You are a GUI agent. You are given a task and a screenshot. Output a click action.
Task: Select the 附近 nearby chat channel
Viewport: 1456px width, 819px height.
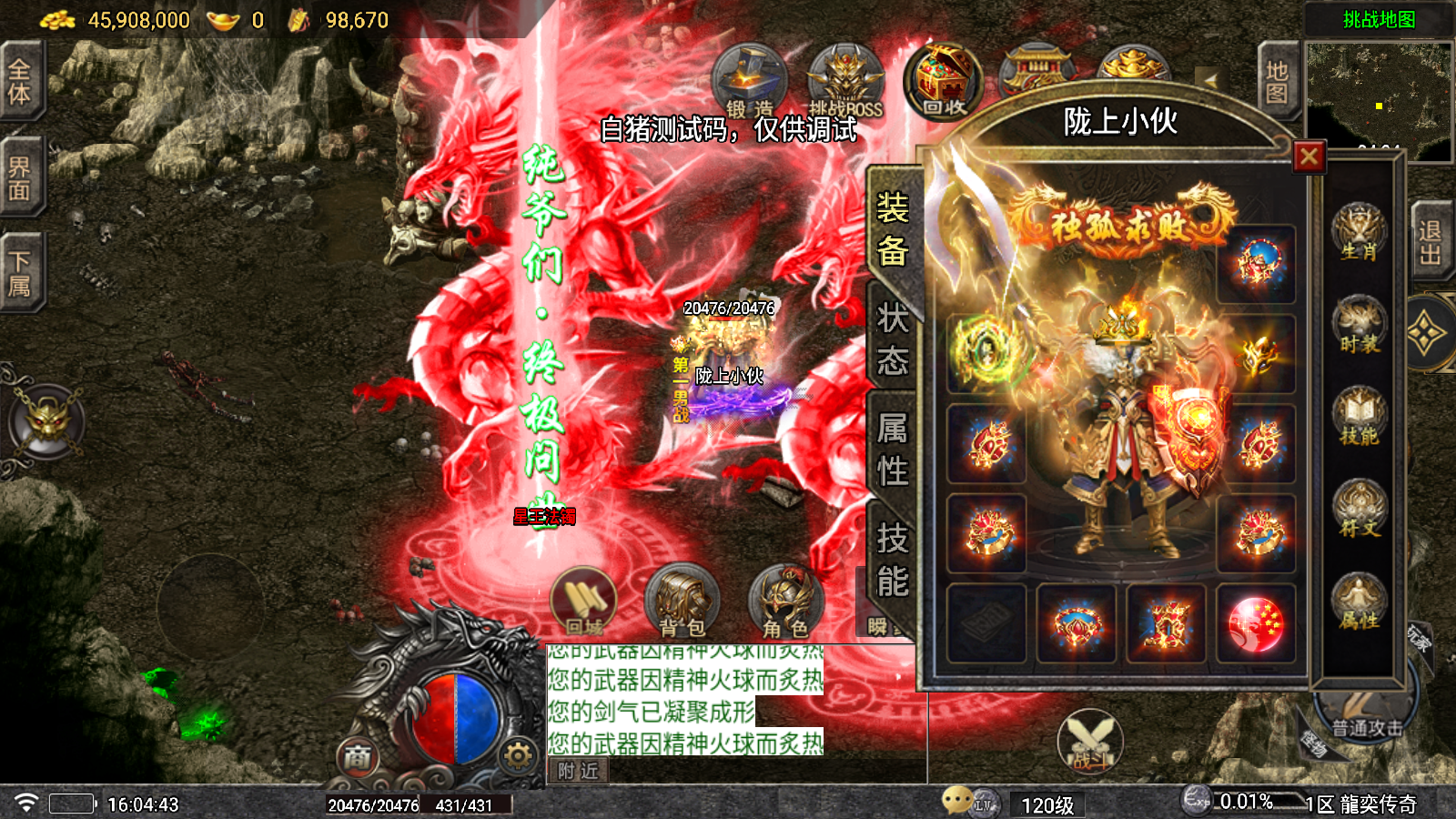(x=578, y=771)
